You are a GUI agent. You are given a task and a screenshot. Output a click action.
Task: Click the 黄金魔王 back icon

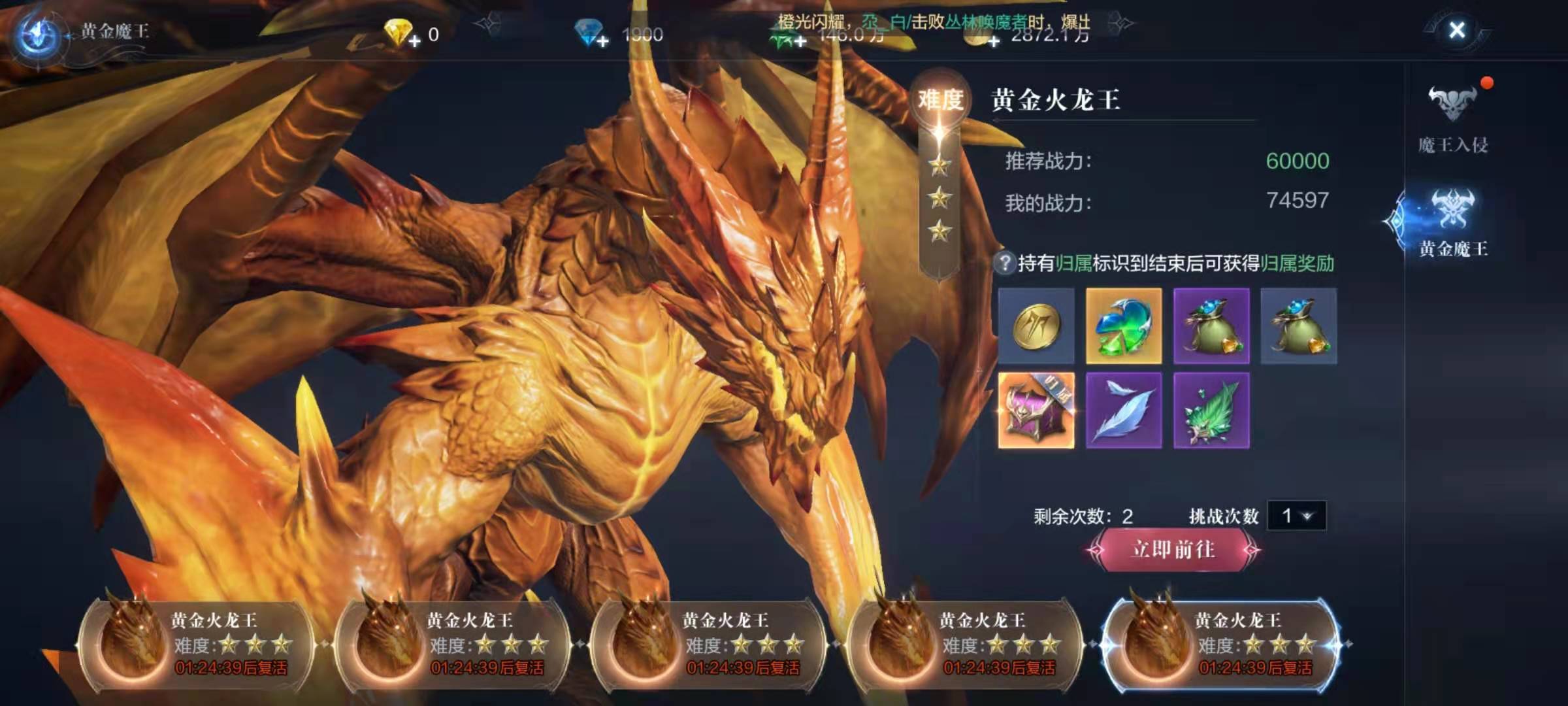[x=37, y=34]
